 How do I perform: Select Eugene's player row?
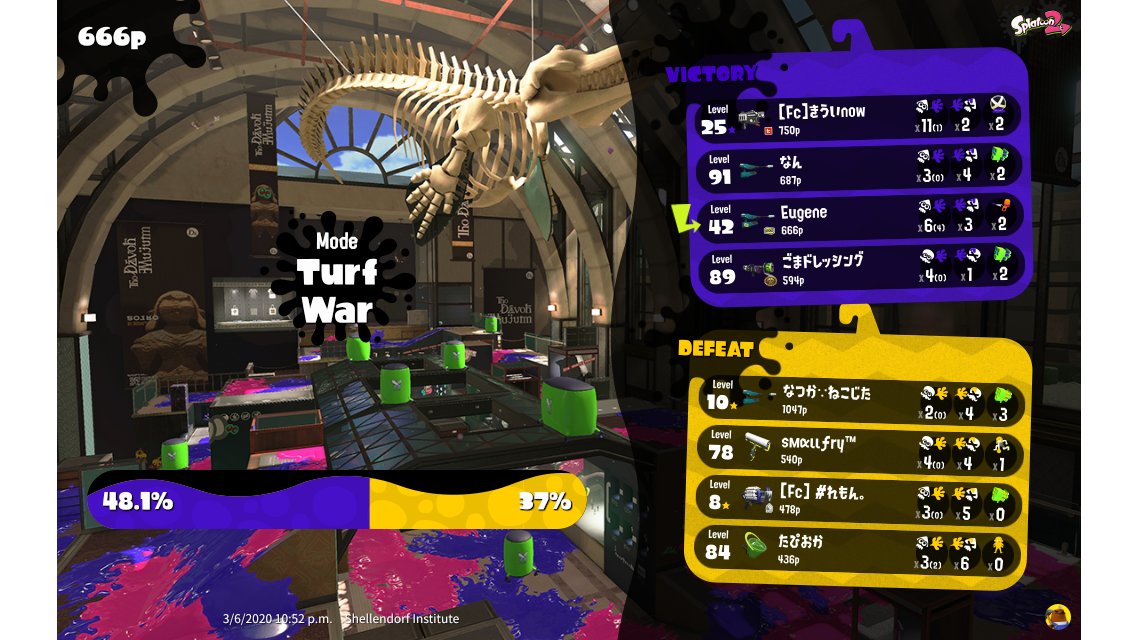pos(858,218)
